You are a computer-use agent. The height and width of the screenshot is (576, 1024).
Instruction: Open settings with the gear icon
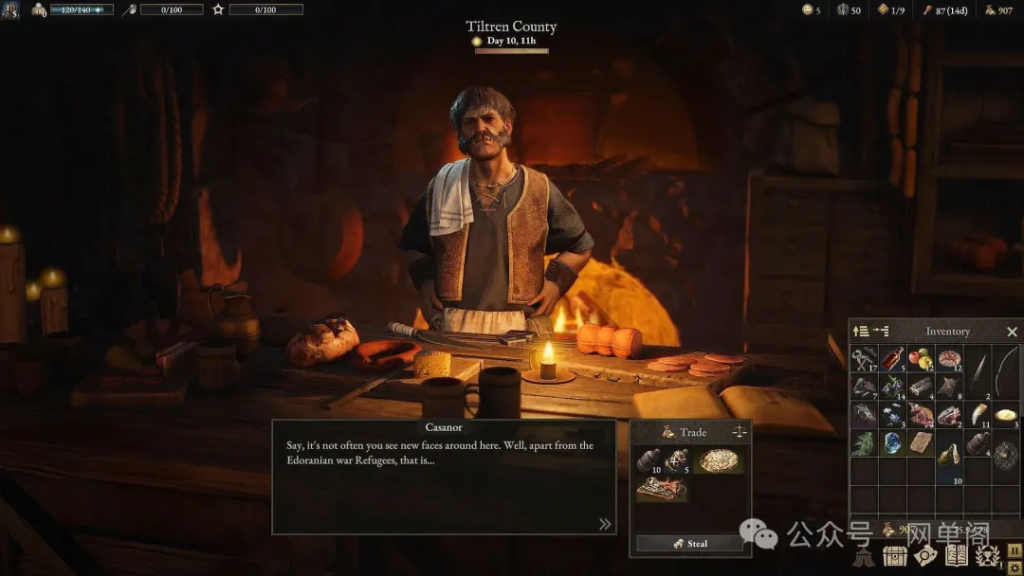click(x=1015, y=567)
